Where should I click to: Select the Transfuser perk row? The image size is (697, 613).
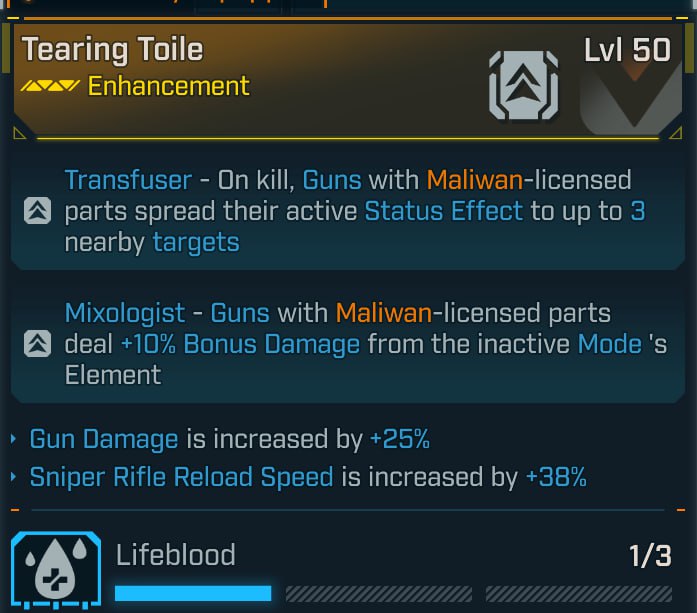pos(348,212)
